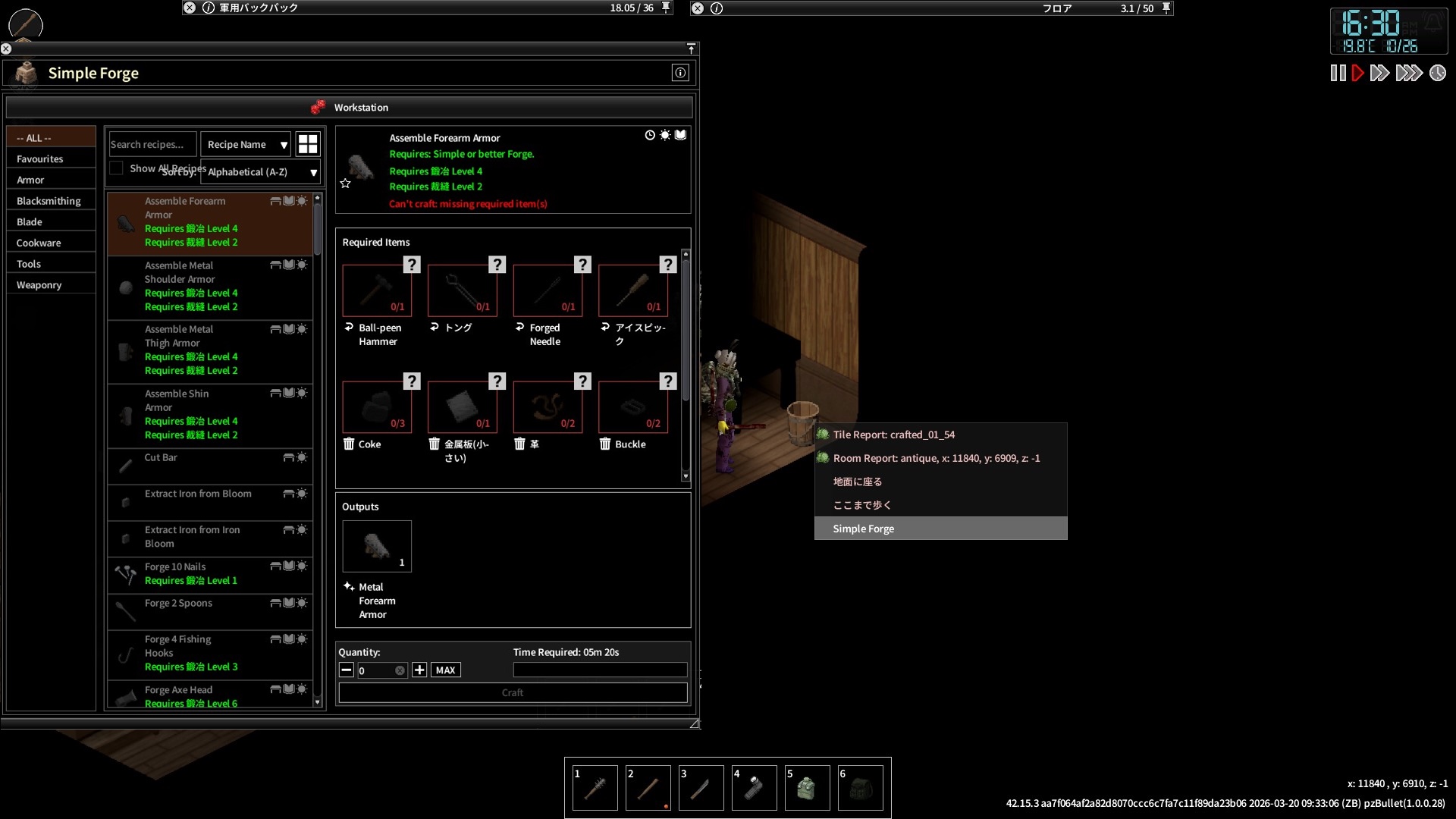Viewport: 1456px width, 819px height.
Task: Switch to the Favourites category
Action: [x=40, y=159]
